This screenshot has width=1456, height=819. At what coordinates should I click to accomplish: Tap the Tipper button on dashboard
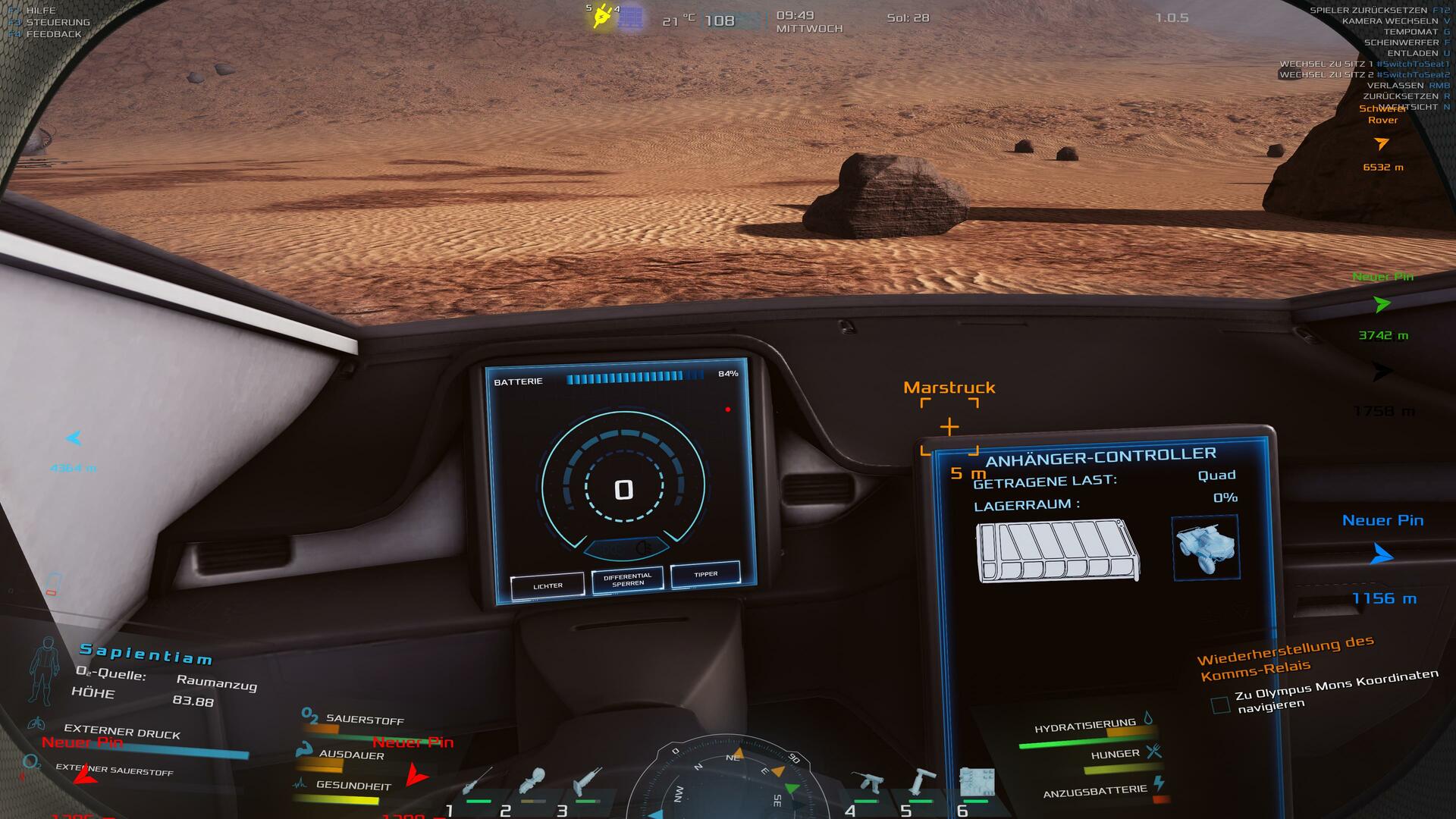705,574
